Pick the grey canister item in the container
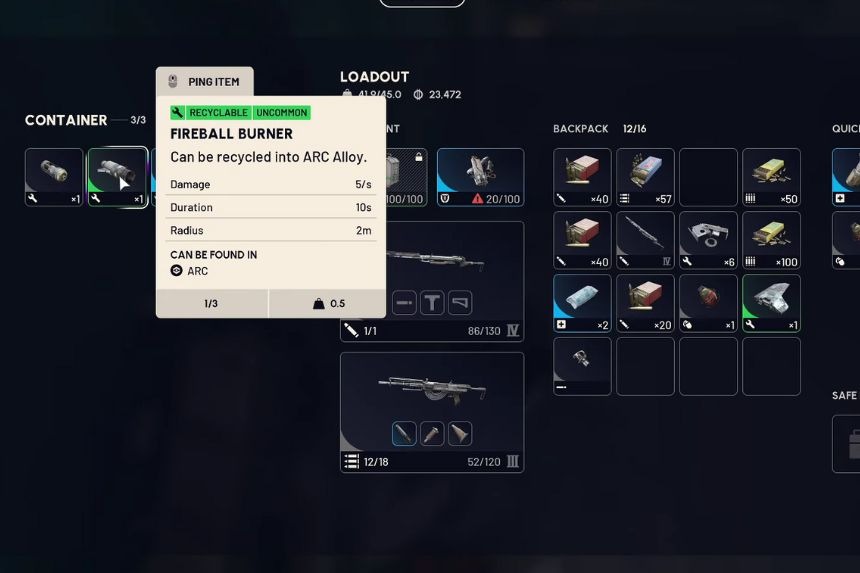This screenshot has height=573, width=860. click(x=54, y=176)
